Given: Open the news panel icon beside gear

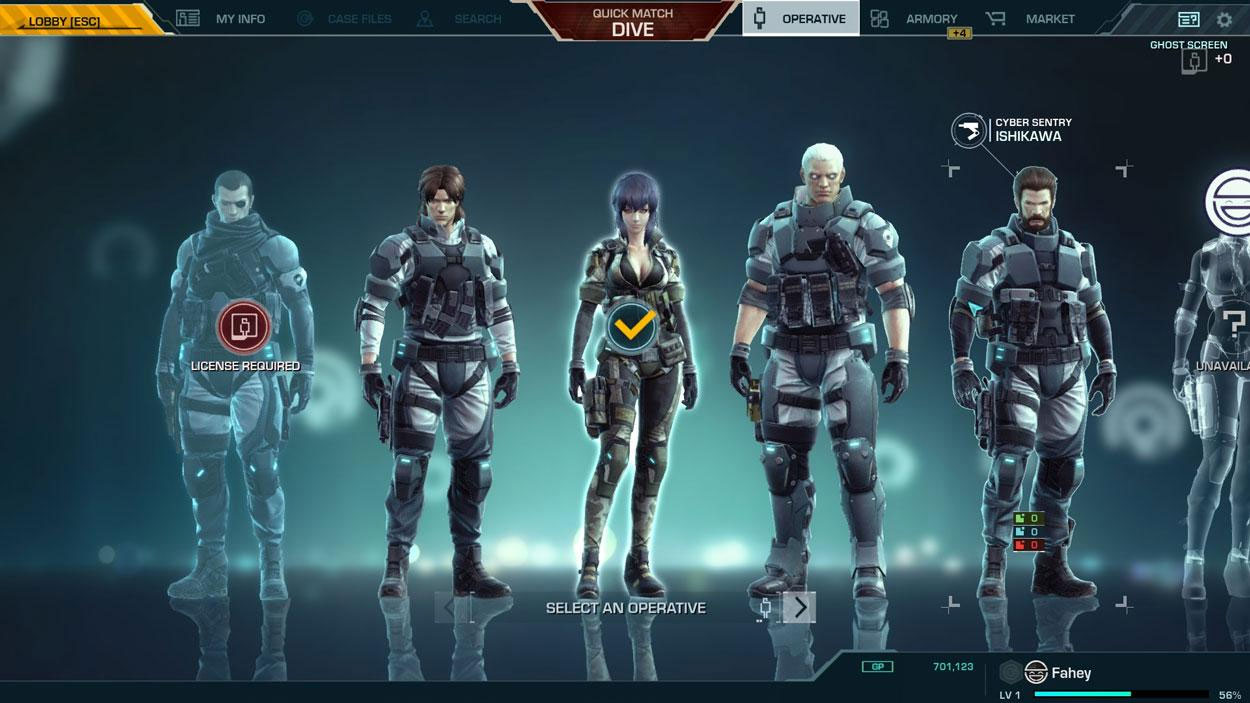Looking at the screenshot, I should pos(1188,19).
